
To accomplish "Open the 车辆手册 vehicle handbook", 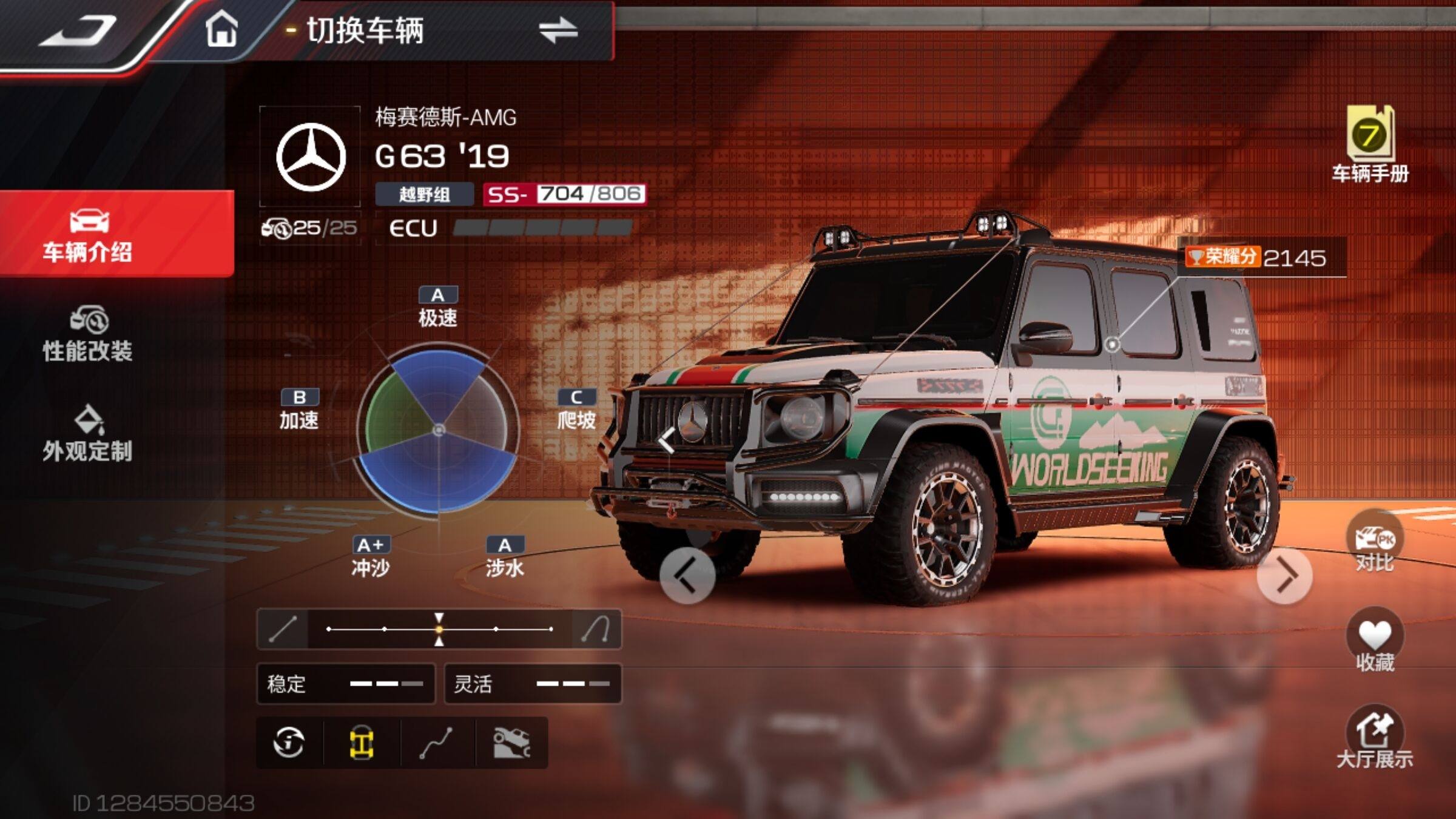I will point(1370,146).
